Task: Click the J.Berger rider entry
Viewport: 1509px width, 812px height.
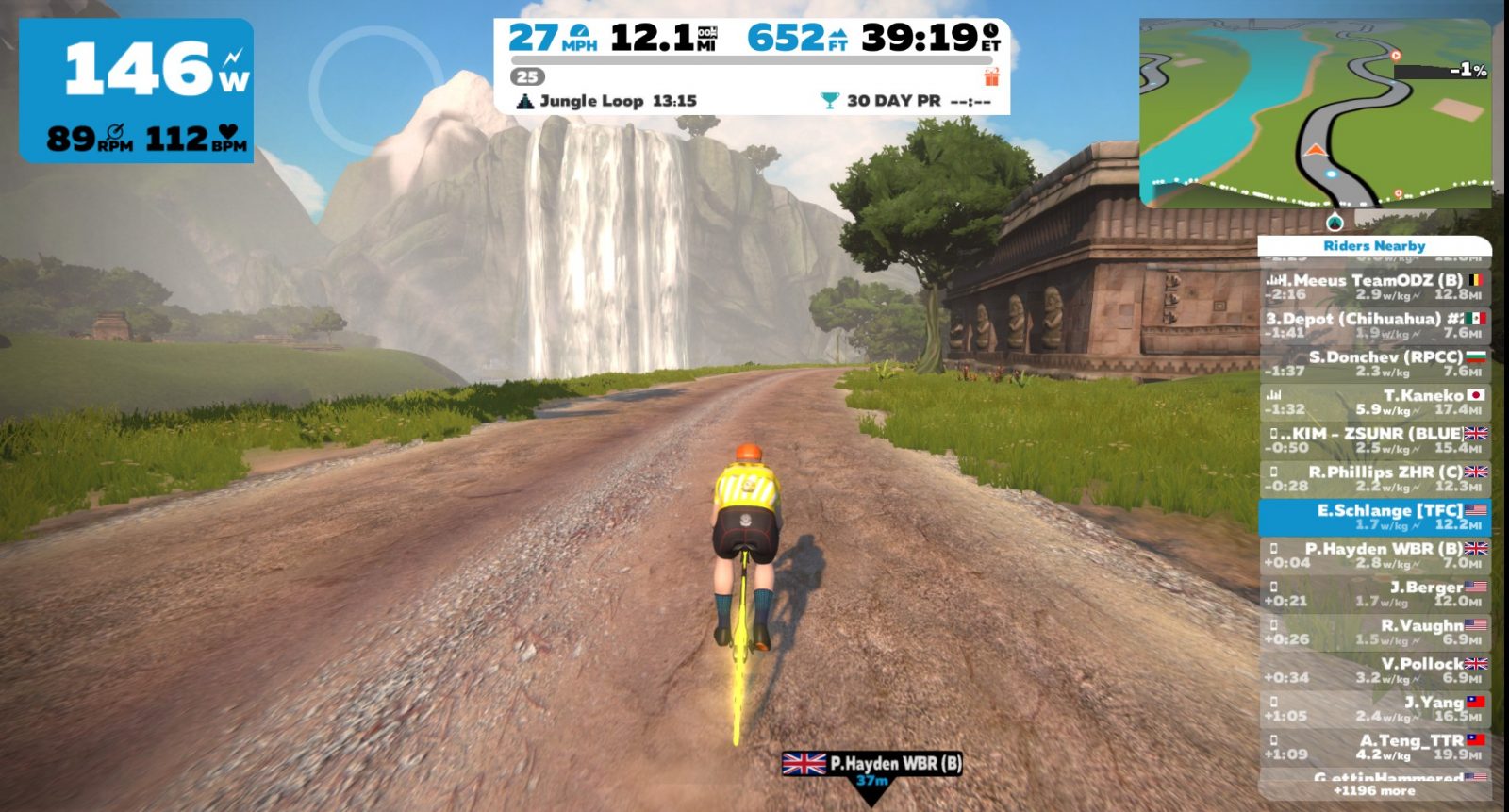Action: click(x=1374, y=594)
